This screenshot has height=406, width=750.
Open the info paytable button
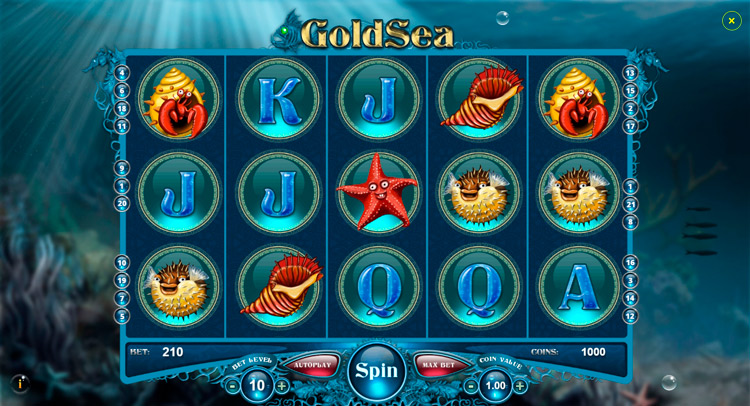(x=20, y=383)
